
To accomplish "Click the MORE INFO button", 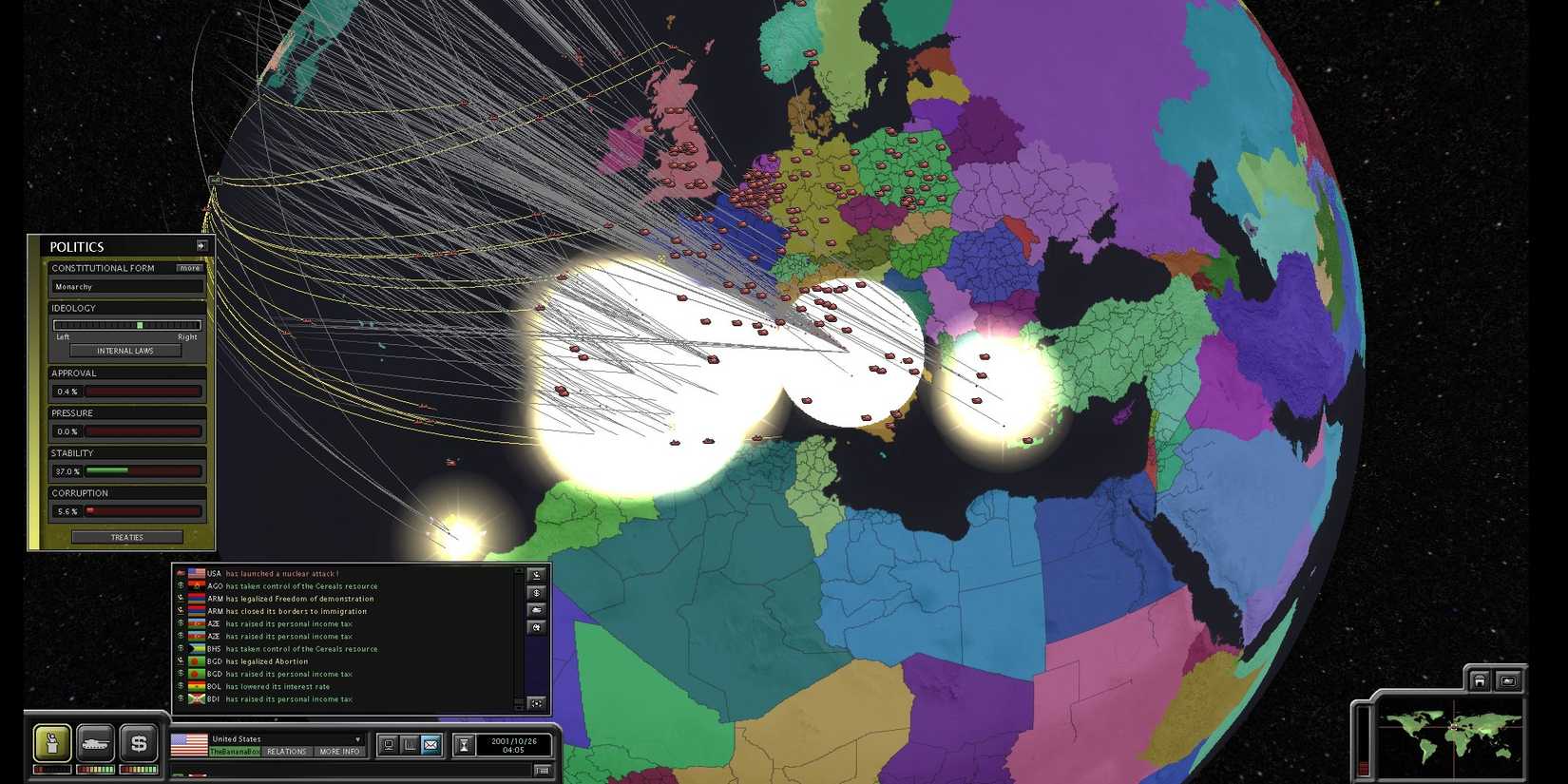I will tap(338, 751).
